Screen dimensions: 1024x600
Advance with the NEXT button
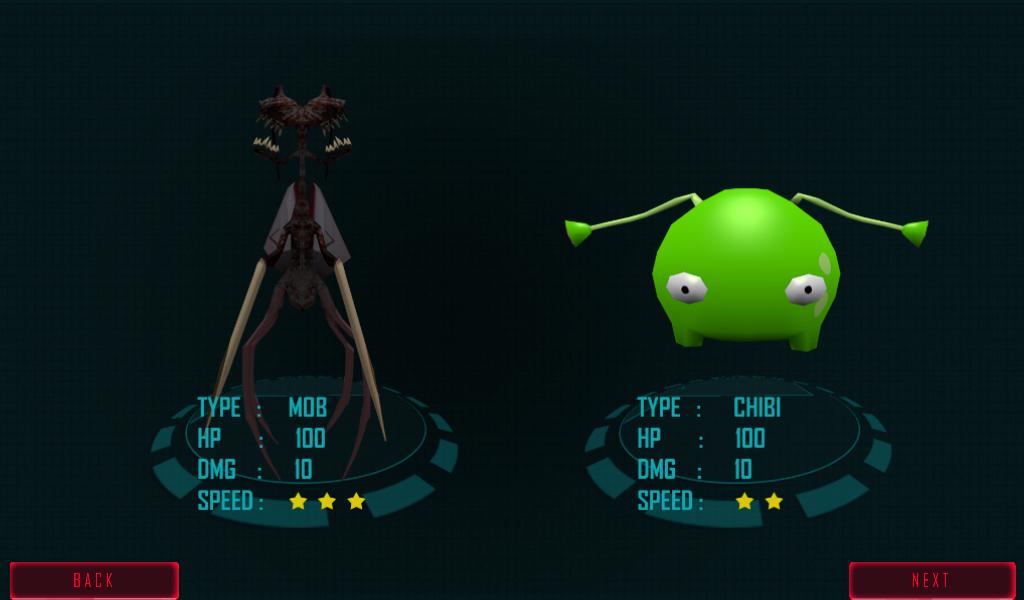coord(931,580)
